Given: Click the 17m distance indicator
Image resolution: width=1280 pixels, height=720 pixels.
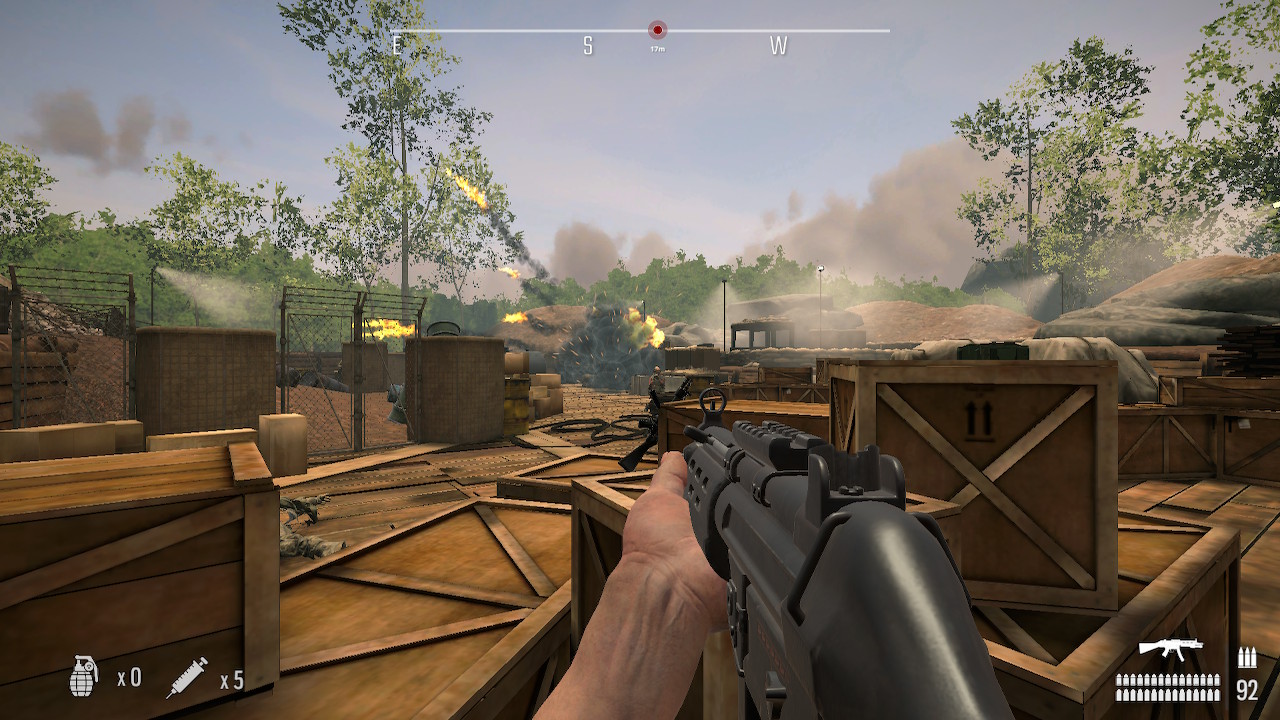Looking at the screenshot, I should point(658,47).
